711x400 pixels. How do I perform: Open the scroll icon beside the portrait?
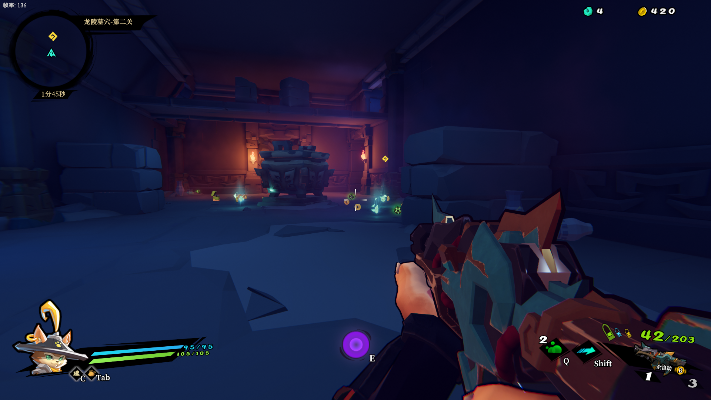pyautogui.click(x=76, y=375)
